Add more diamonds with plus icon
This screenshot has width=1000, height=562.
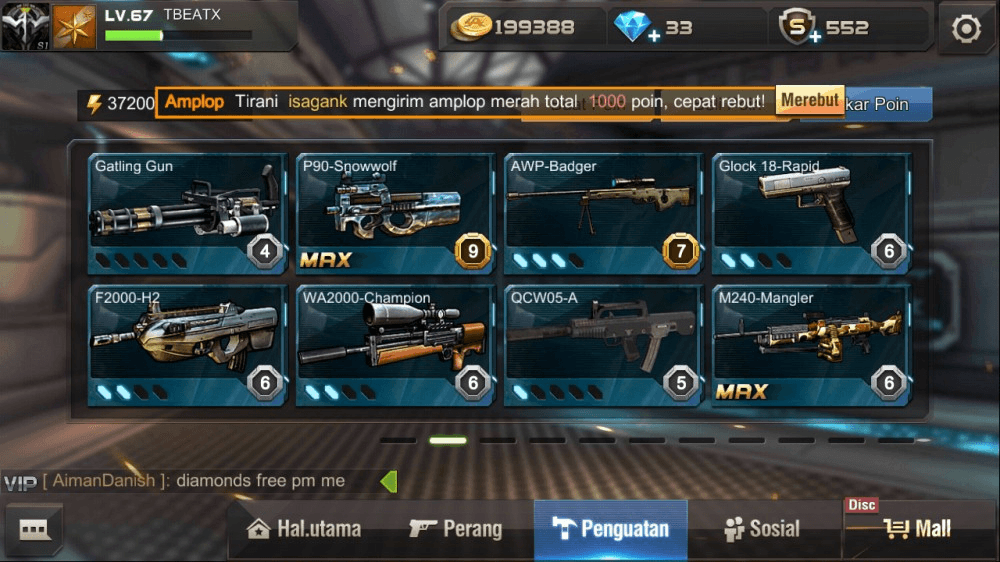tap(653, 36)
